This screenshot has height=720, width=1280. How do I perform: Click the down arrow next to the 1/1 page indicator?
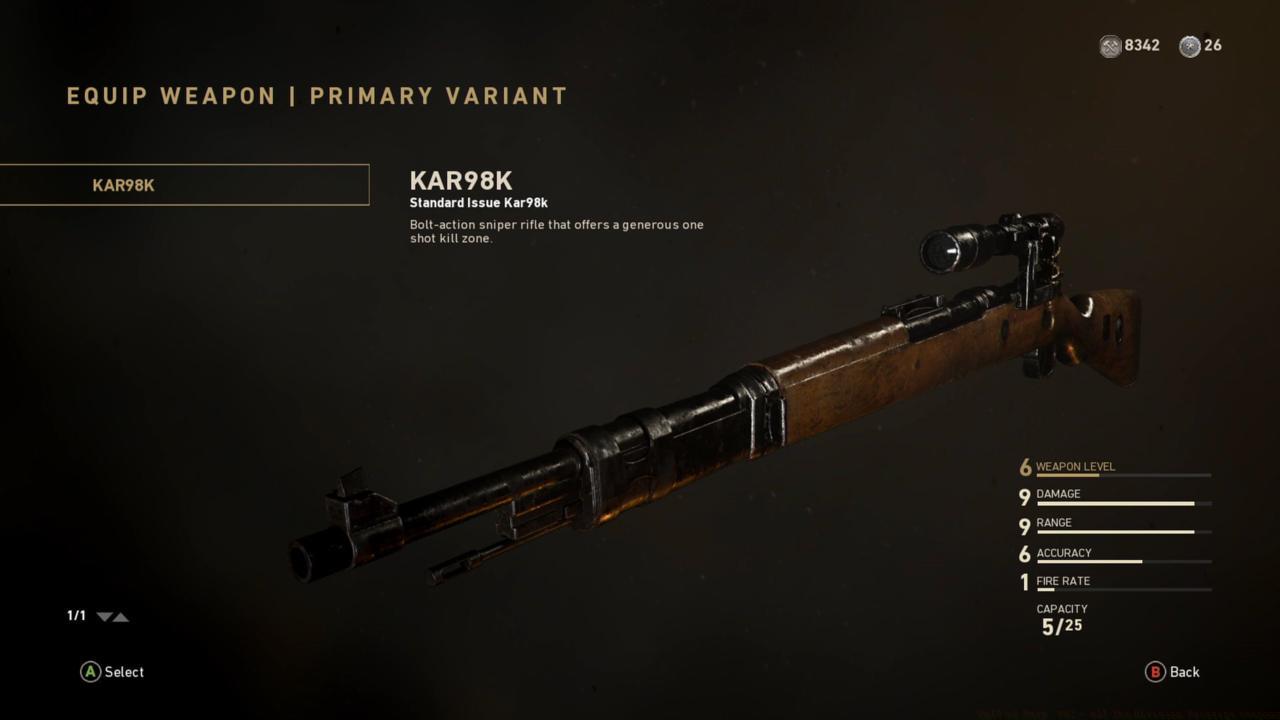(x=103, y=617)
